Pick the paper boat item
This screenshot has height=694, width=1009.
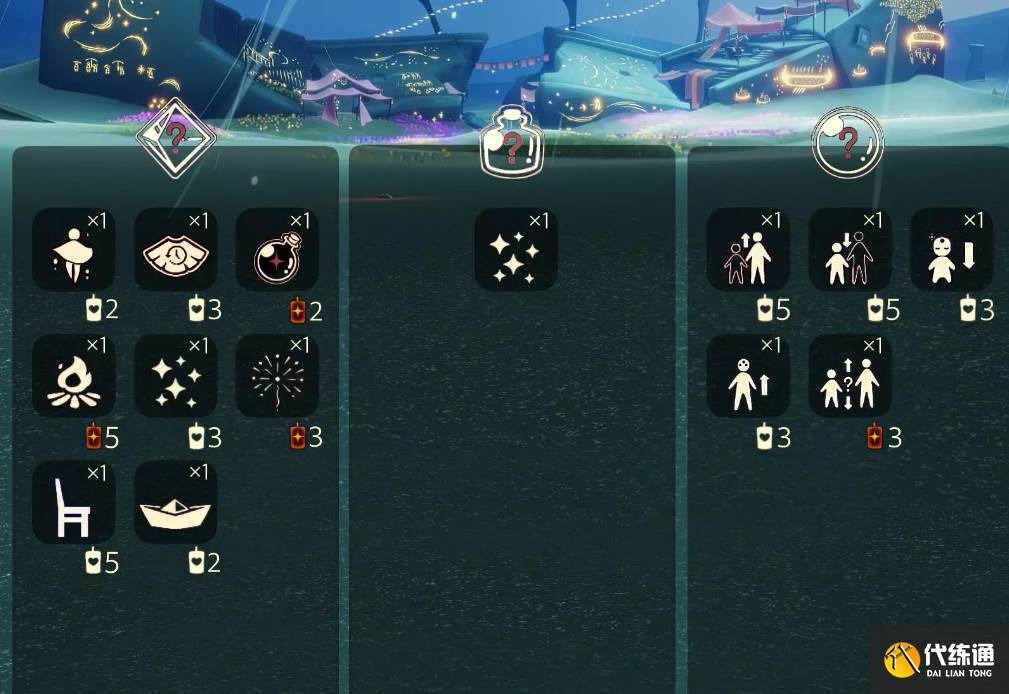(176, 502)
